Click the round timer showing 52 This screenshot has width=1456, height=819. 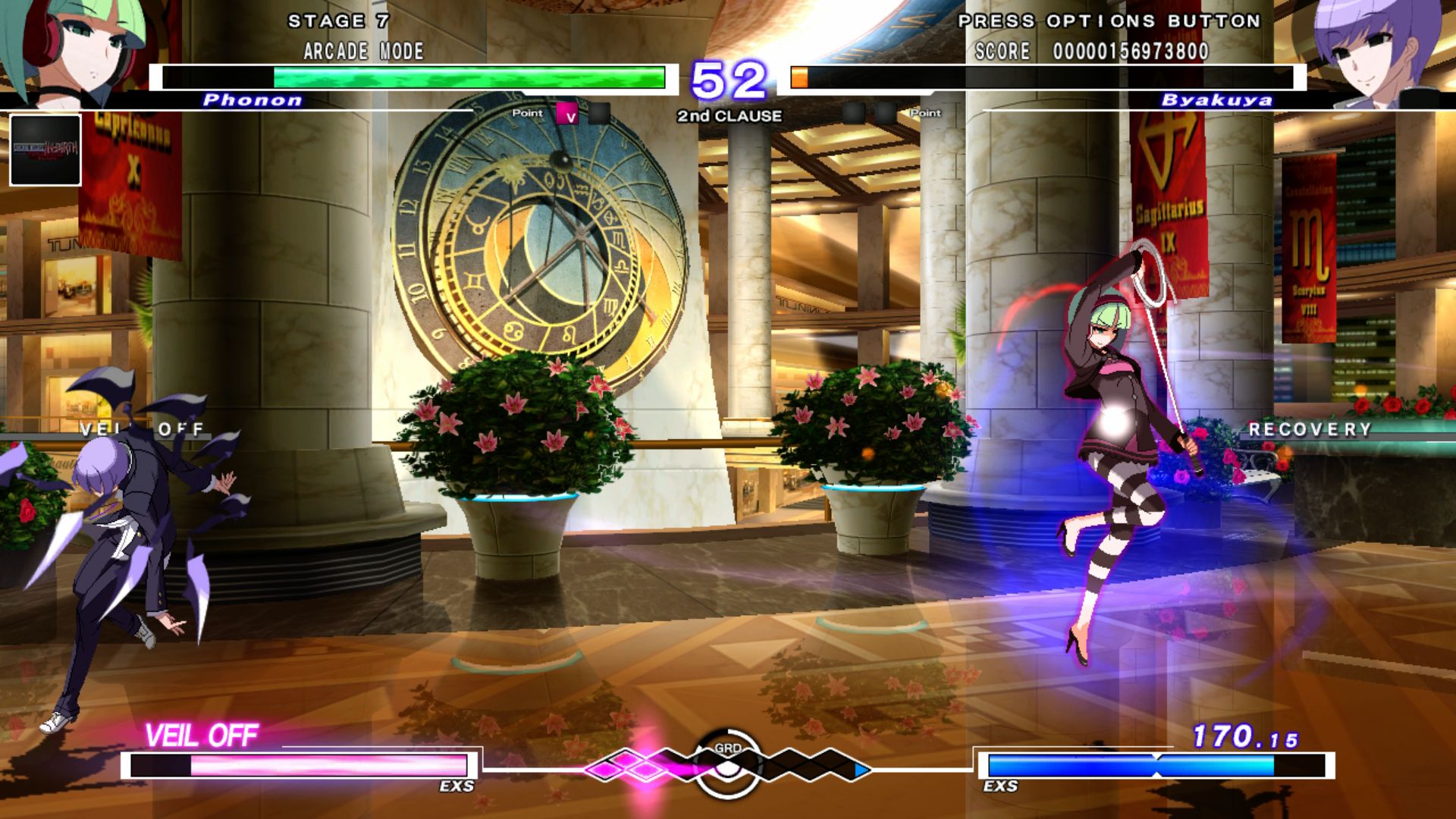pos(730,78)
